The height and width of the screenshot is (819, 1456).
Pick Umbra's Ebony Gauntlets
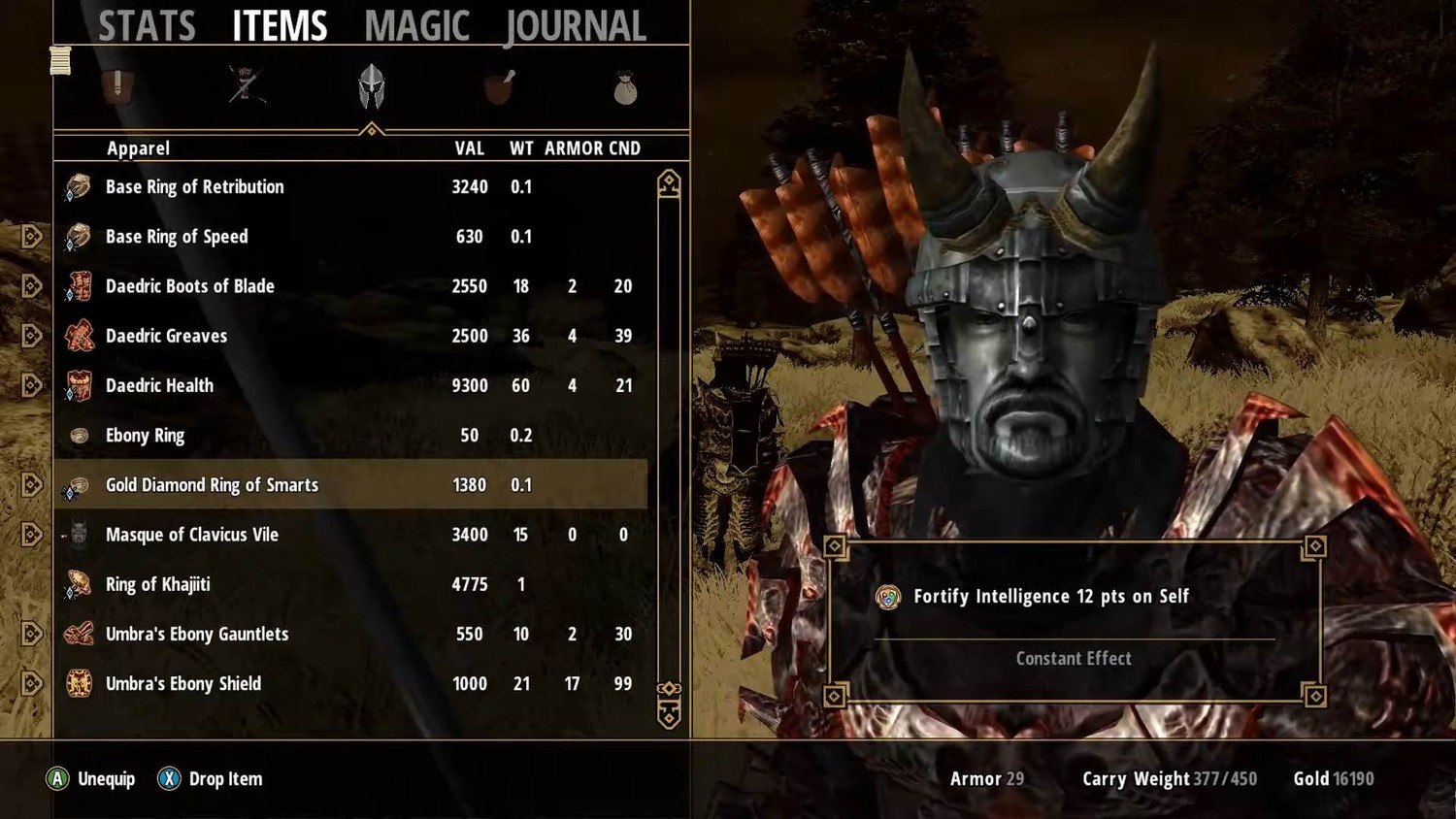pos(197,634)
